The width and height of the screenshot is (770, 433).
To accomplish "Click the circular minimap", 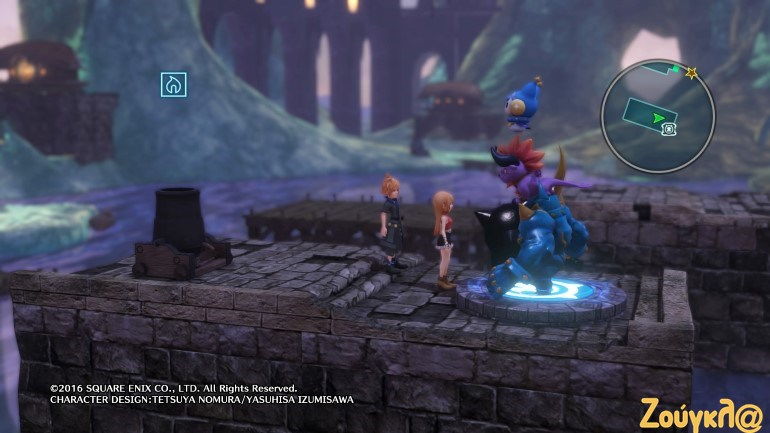I will pos(656,115).
